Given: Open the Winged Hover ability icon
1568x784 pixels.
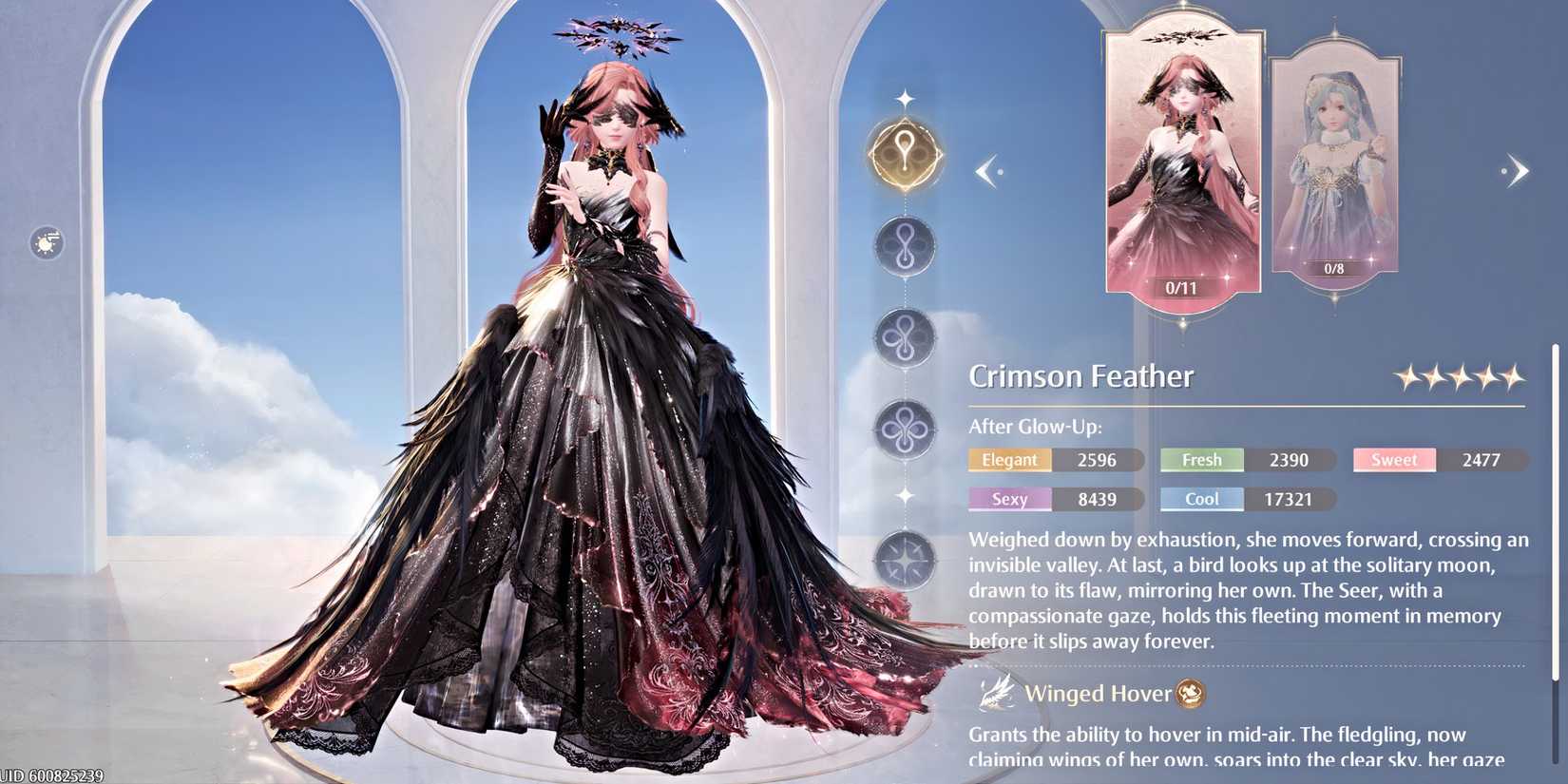Looking at the screenshot, I should click(x=994, y=693).
